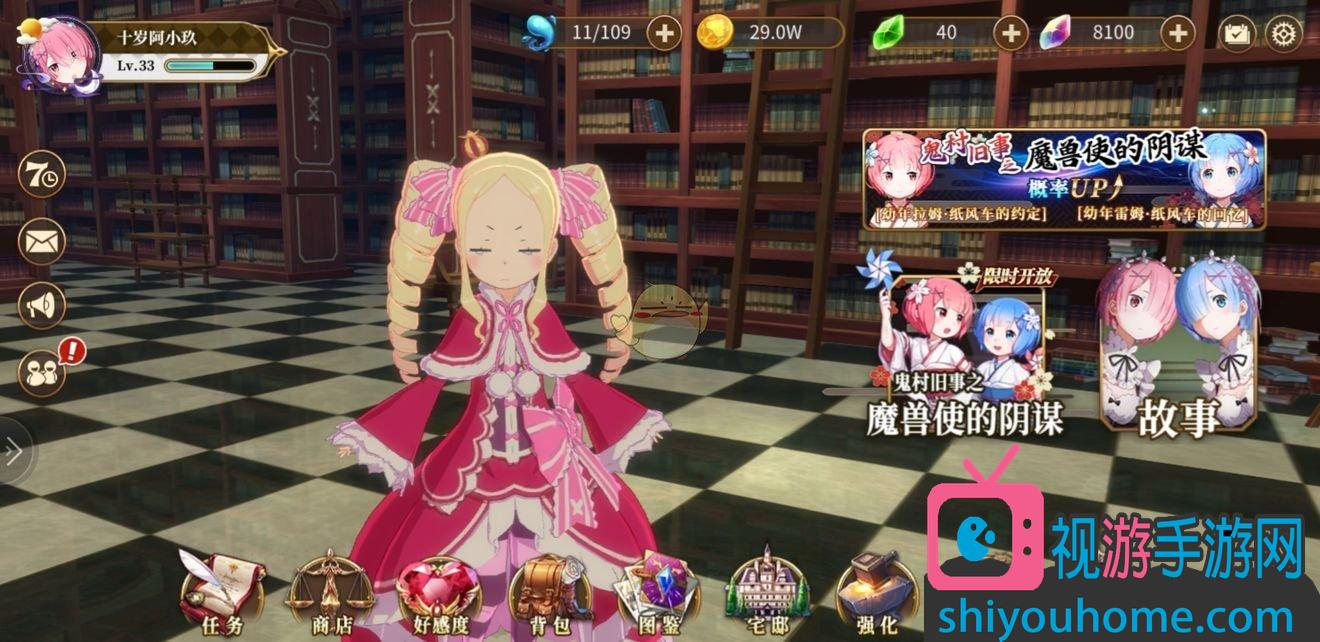Open the 魔兽使的阴谋 rate-up banner

[1064, 179]
